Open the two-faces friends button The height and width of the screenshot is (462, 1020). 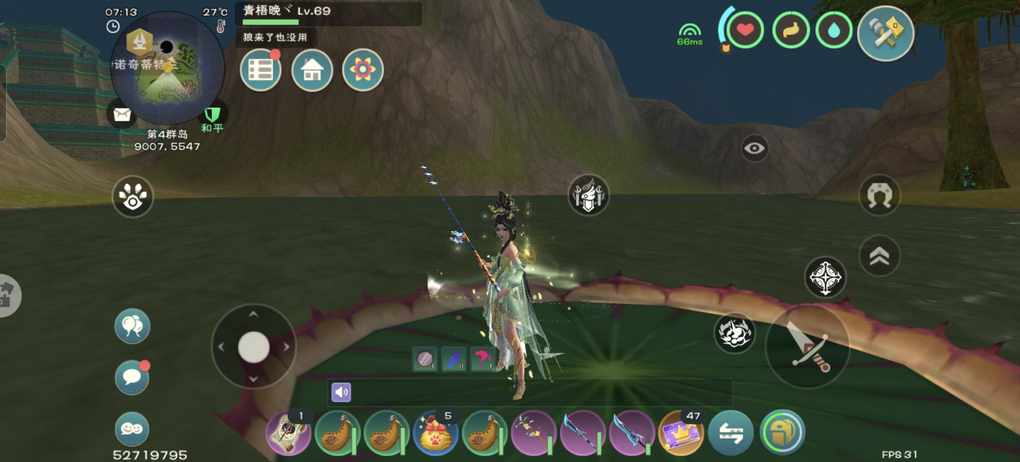point(132,428)
